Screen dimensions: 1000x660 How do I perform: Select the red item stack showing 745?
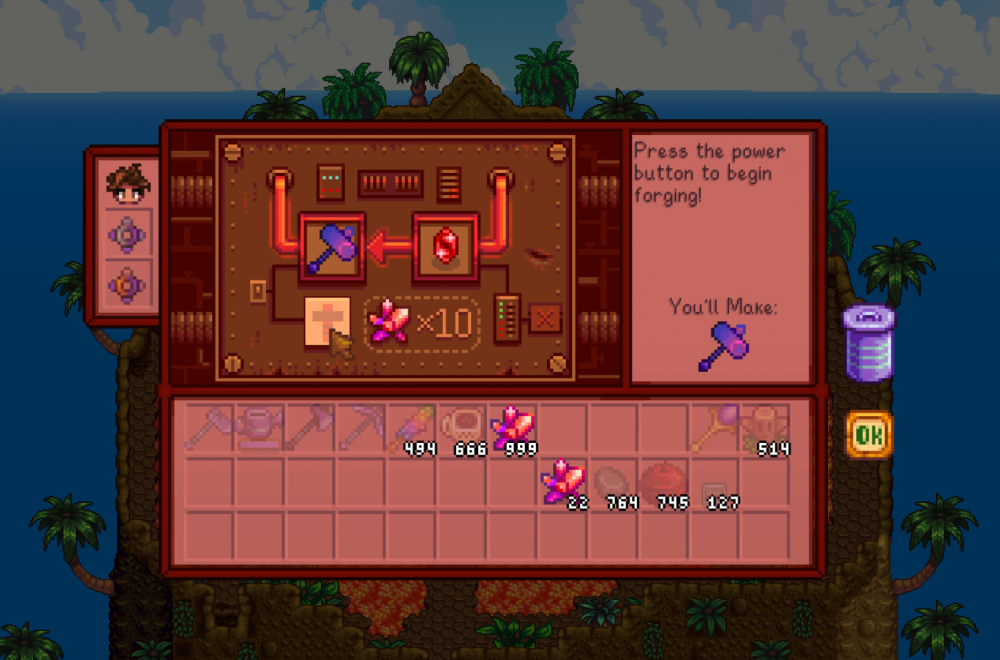pyautogui.click(x=663, y=480)
